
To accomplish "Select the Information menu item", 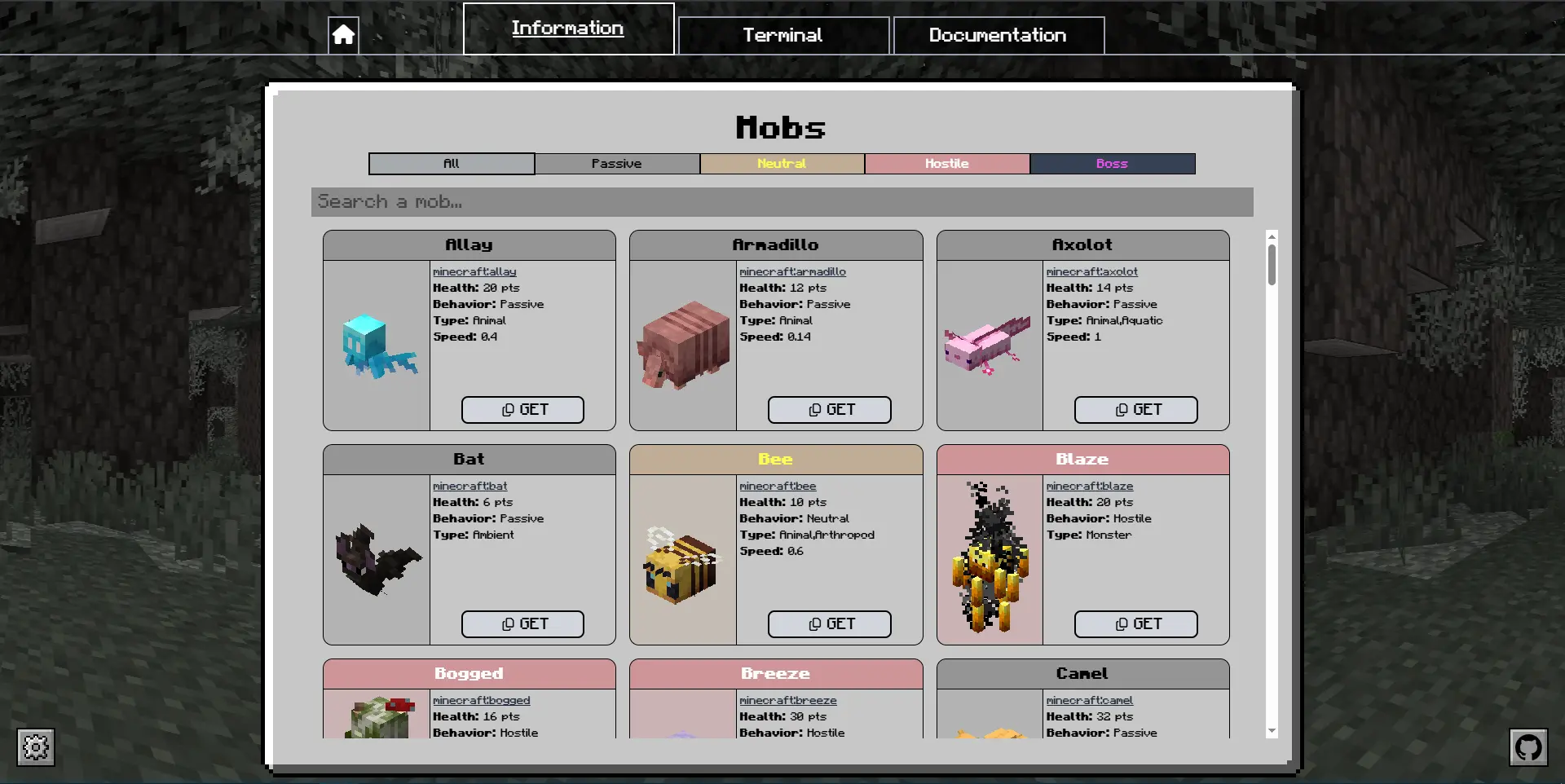I will pyautogui.click(x=568, y=28).
